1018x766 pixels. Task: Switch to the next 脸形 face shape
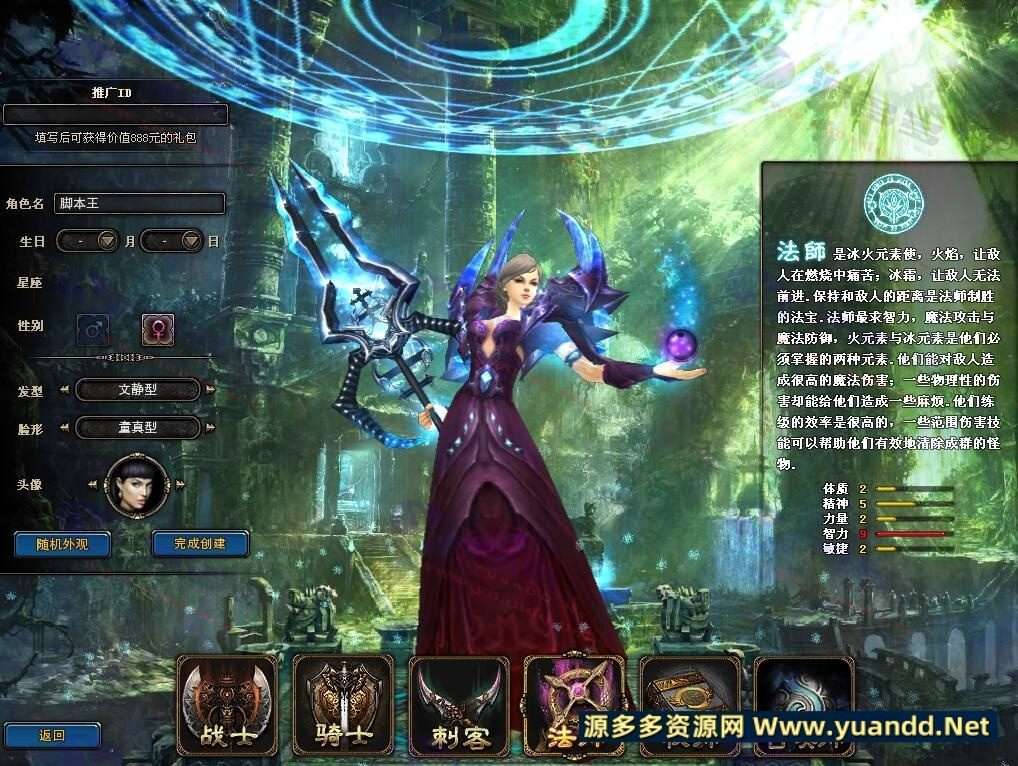211,428
